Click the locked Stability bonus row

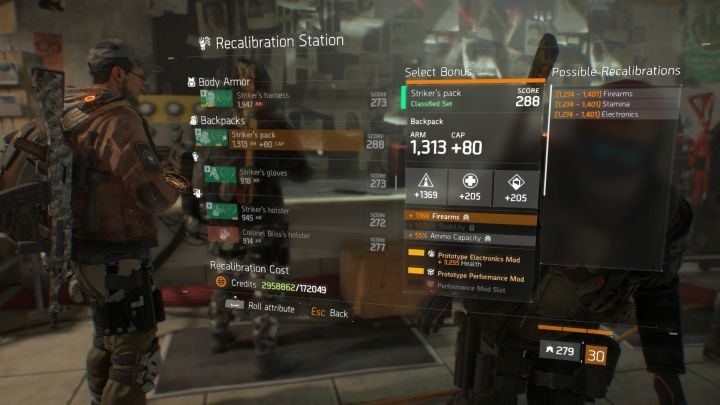(472, 227)
